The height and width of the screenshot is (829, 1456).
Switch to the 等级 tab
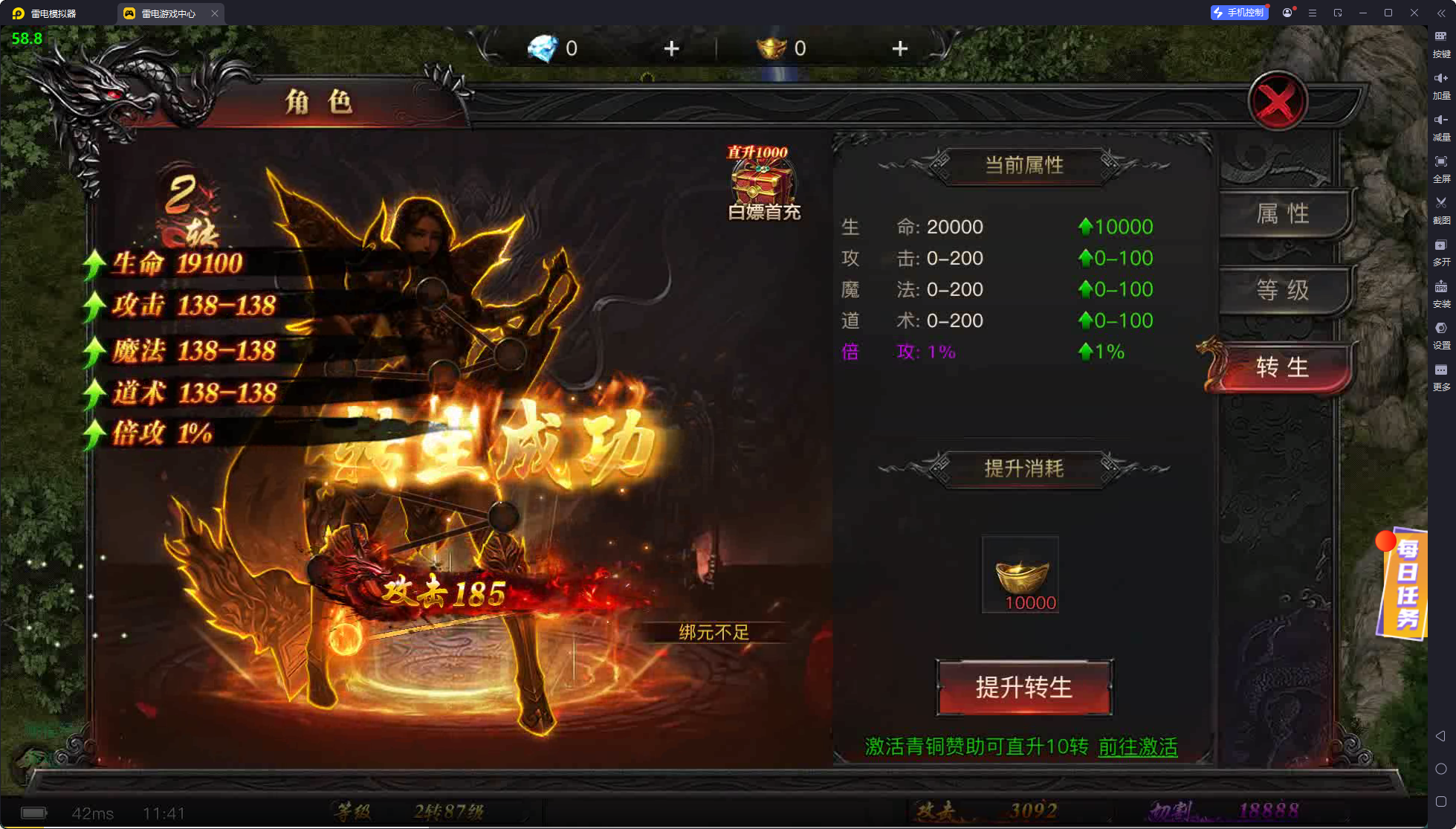pos(1282,291)
